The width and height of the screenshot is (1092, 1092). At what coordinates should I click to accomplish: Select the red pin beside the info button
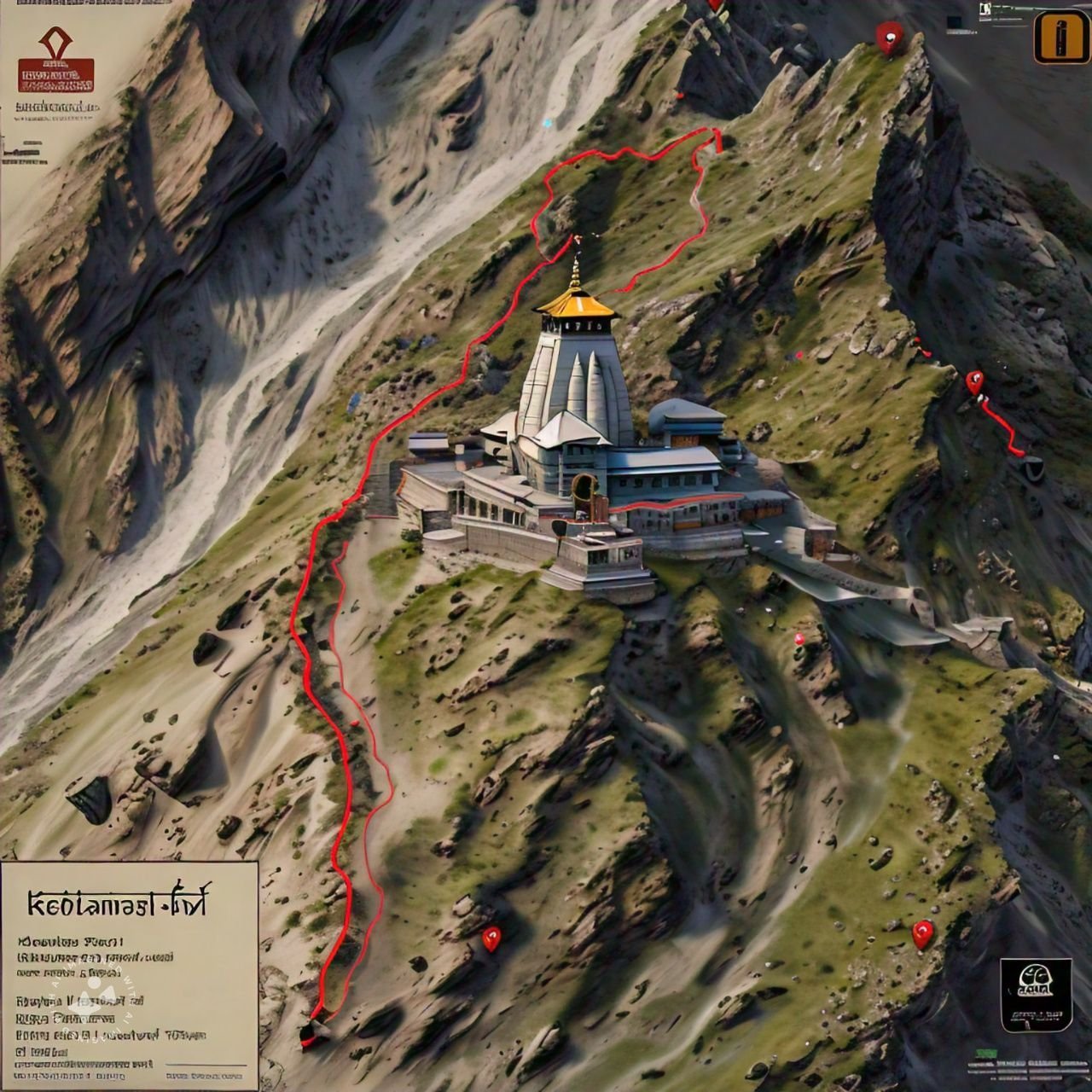point(889,36)
